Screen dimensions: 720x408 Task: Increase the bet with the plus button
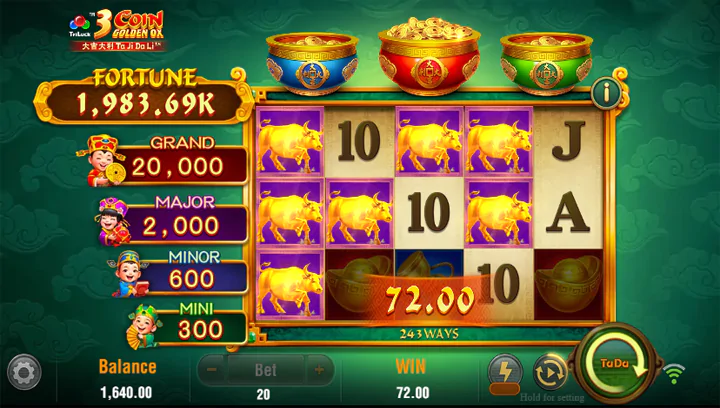pyautogui.click(x=319, y=369)
